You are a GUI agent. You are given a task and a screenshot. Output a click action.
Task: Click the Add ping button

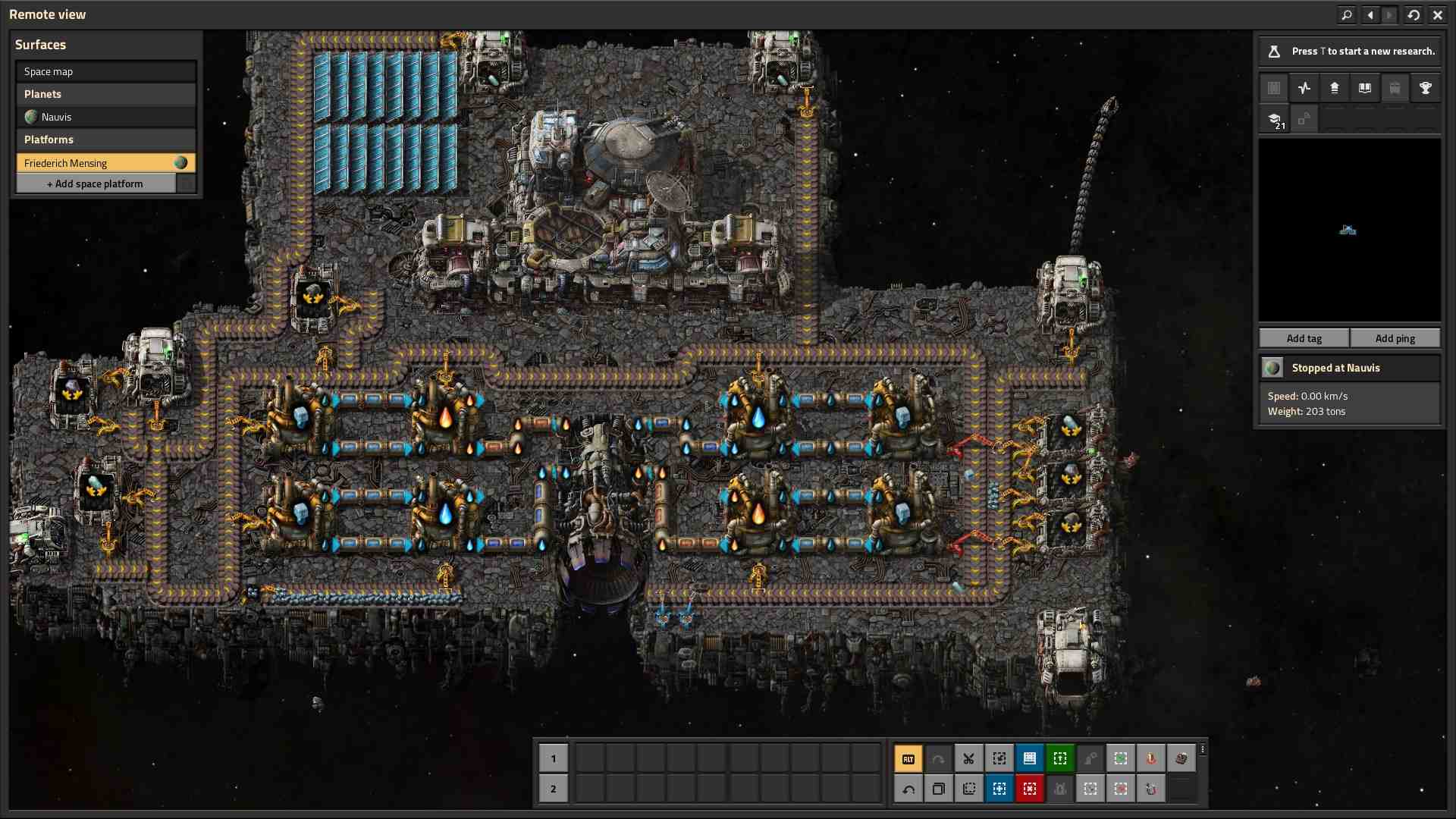click(1395, 338)
